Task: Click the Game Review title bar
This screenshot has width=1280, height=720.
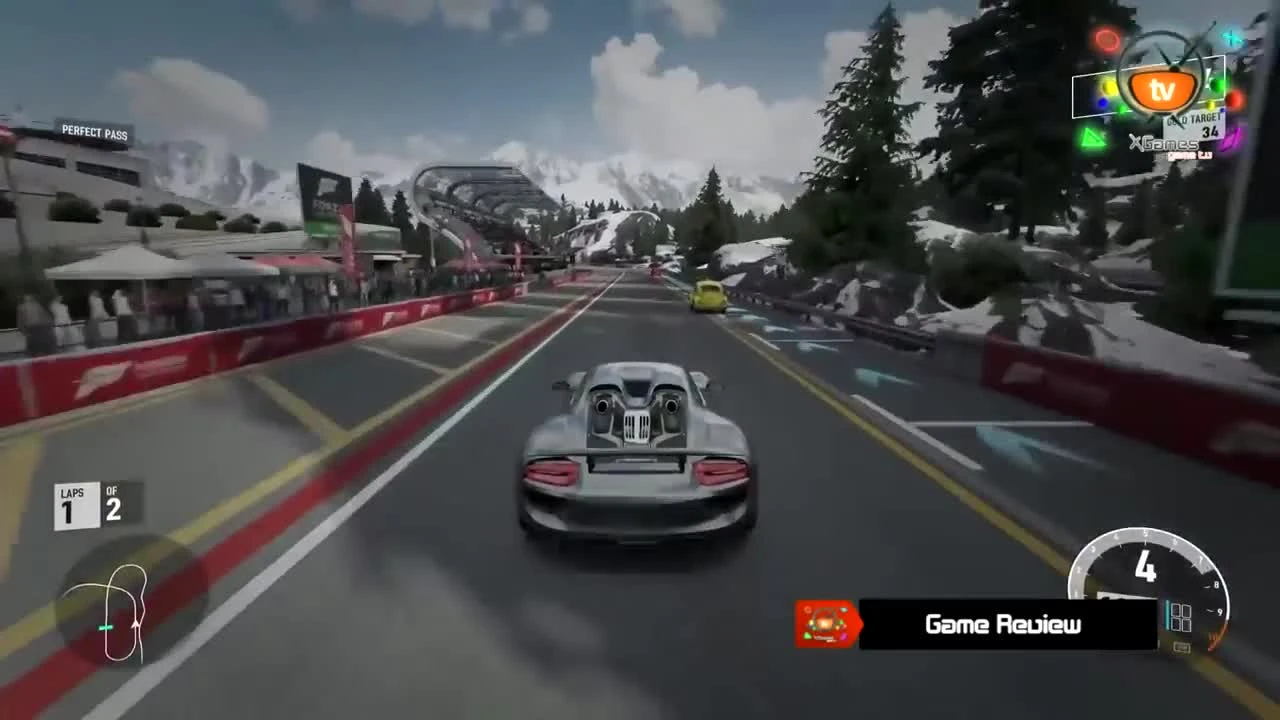Action: coord(1003,625)
